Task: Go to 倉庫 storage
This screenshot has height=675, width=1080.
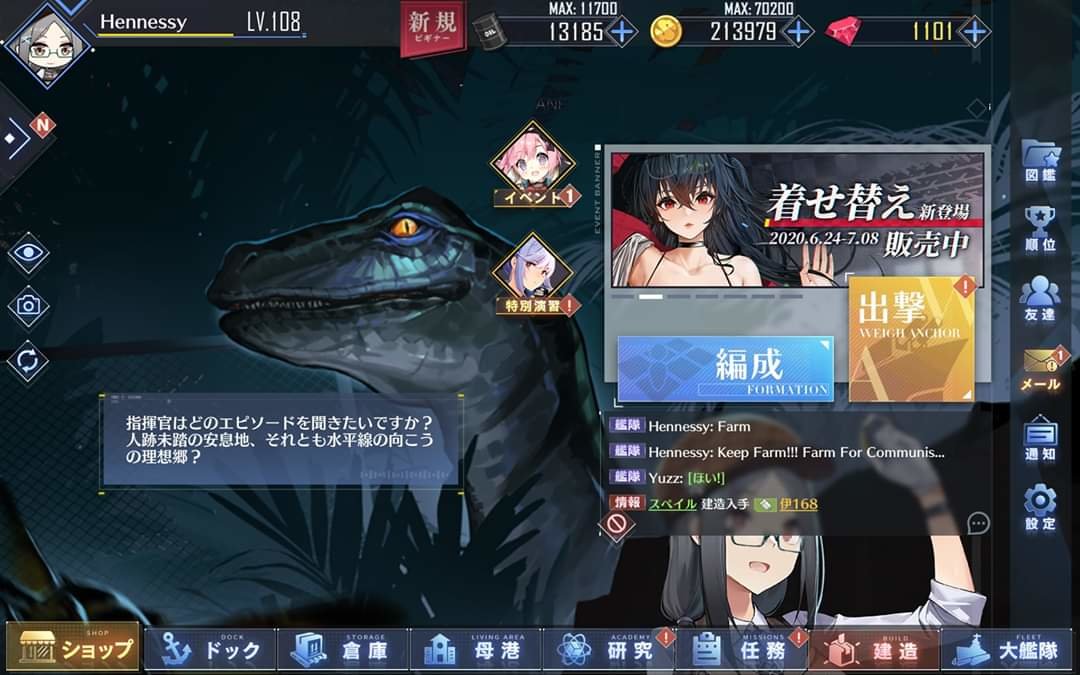Action: pos(343,649)
